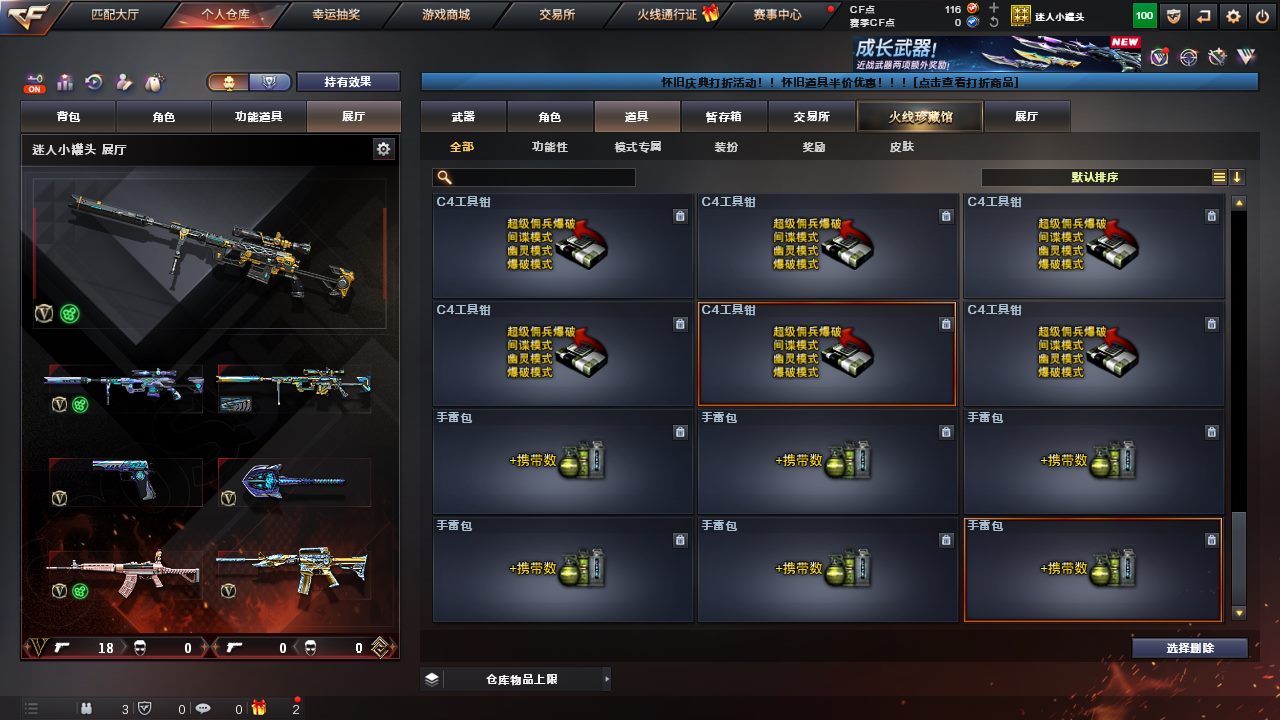Open the 暂存箱 temporary storage tab
The width and height of the screenshot is (1280, 720).
coord(723,117)
